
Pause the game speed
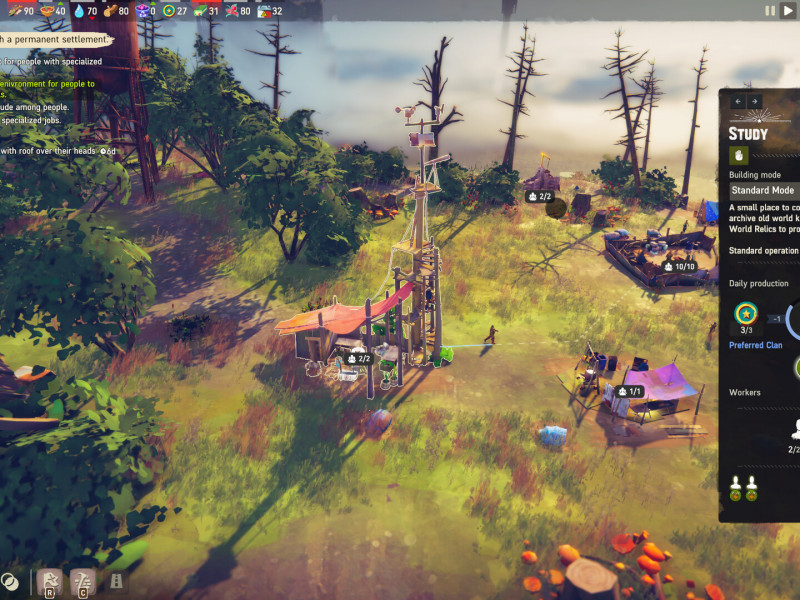coord(770,10)
